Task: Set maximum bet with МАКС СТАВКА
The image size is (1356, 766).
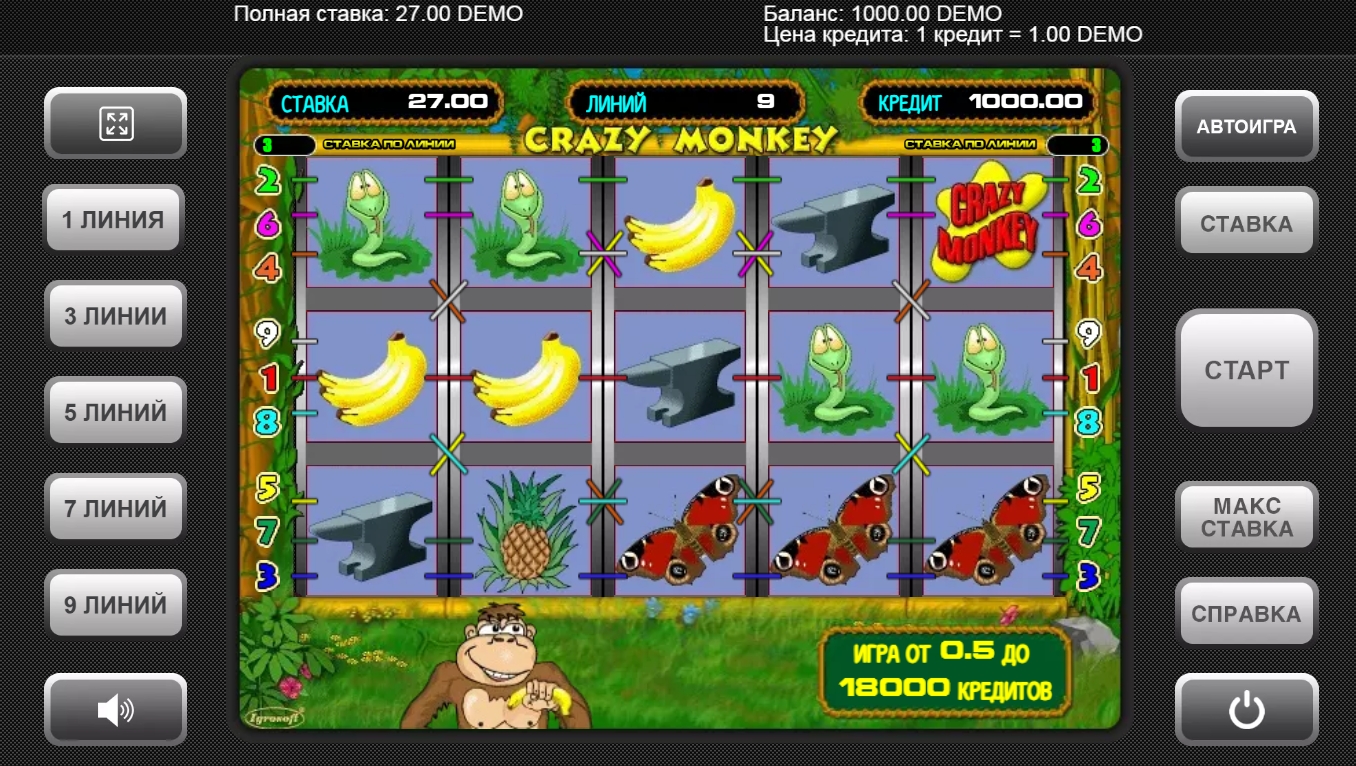Action: point(1246,514)
